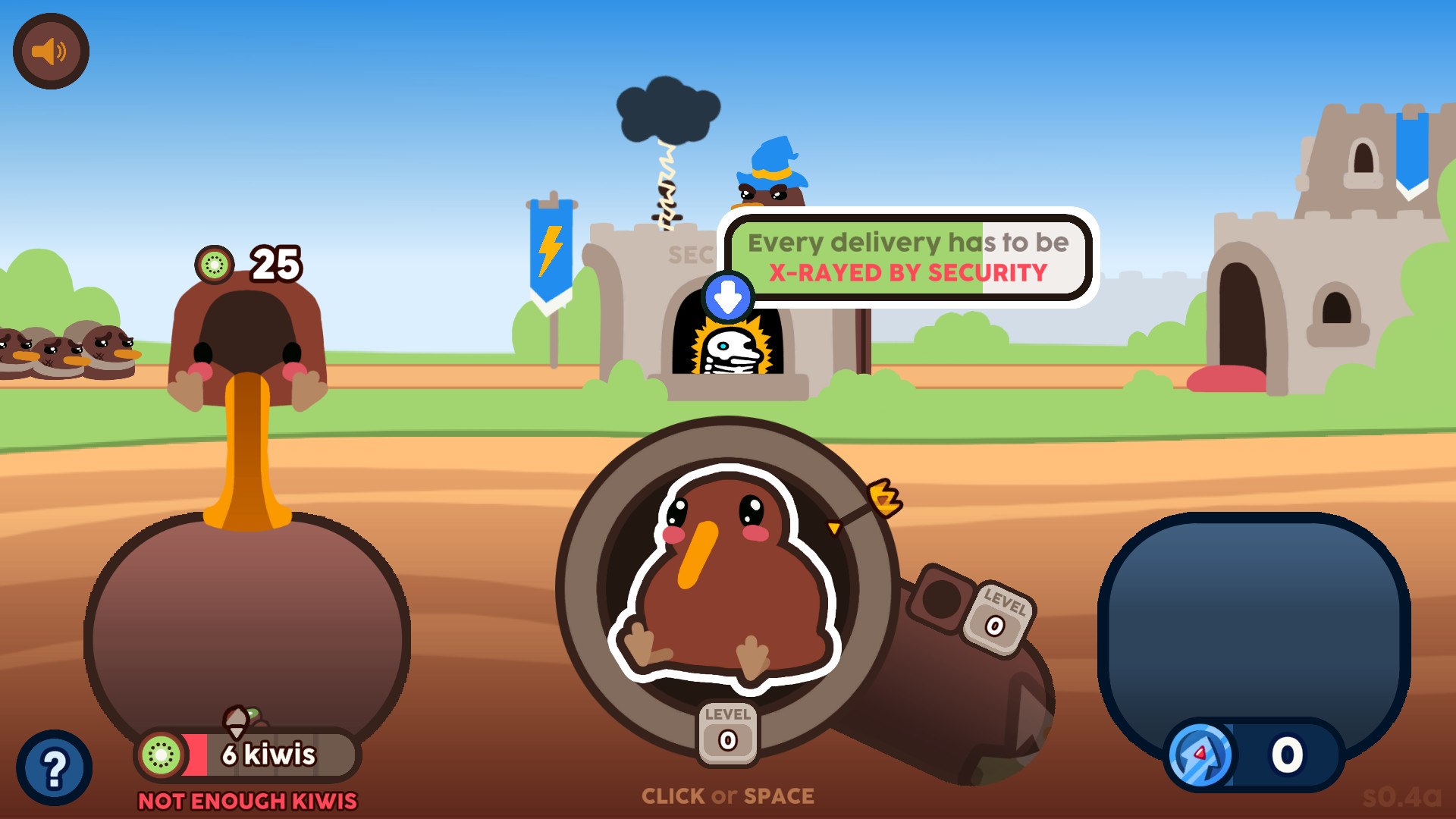Viewport: 1456px width, 819px height.
Task: Open help with the question mark icon
Action: pos(54,767)
